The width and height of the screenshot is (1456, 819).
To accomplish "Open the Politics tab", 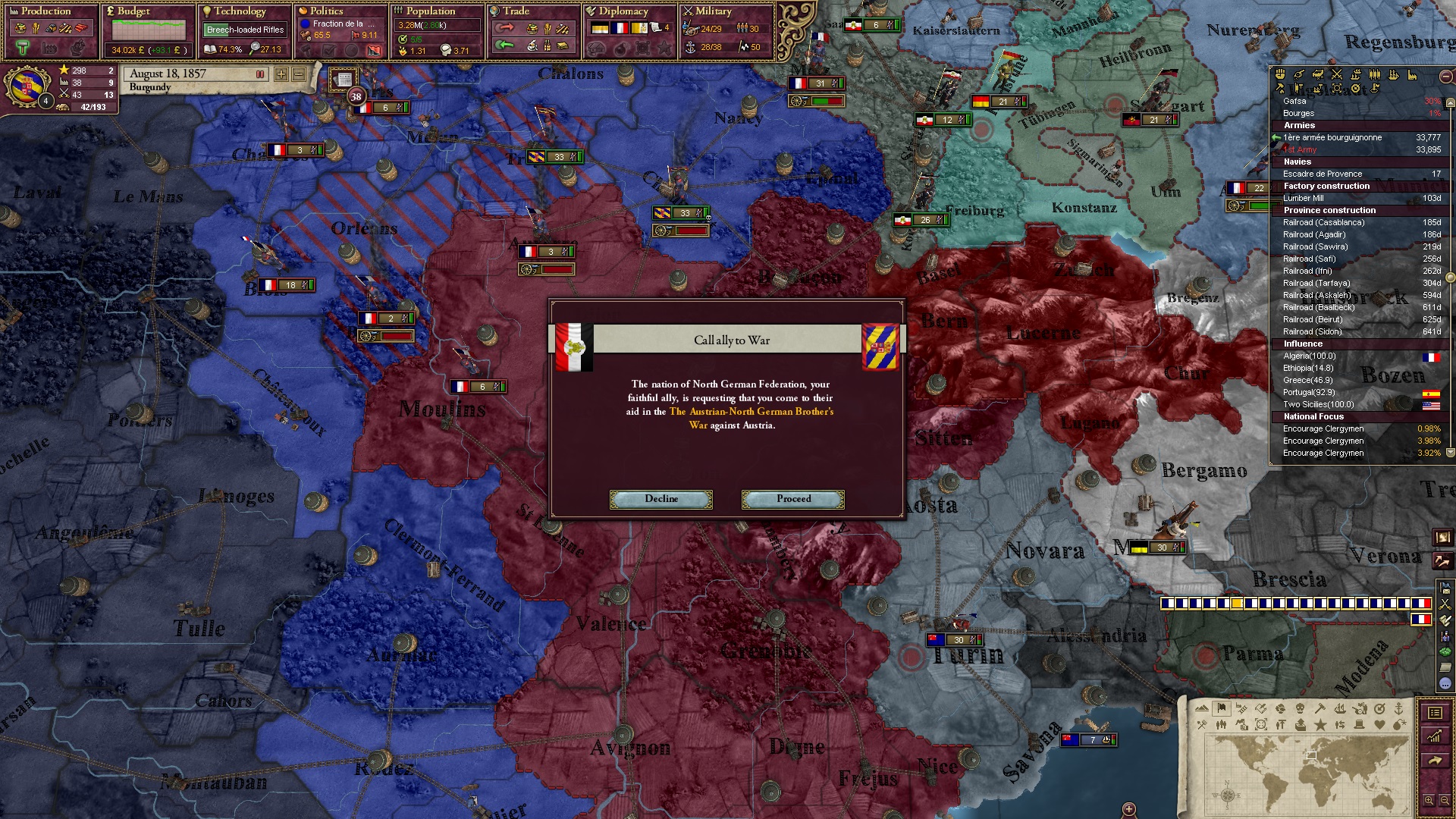I will pyautogui.click(x=326, y=11).
